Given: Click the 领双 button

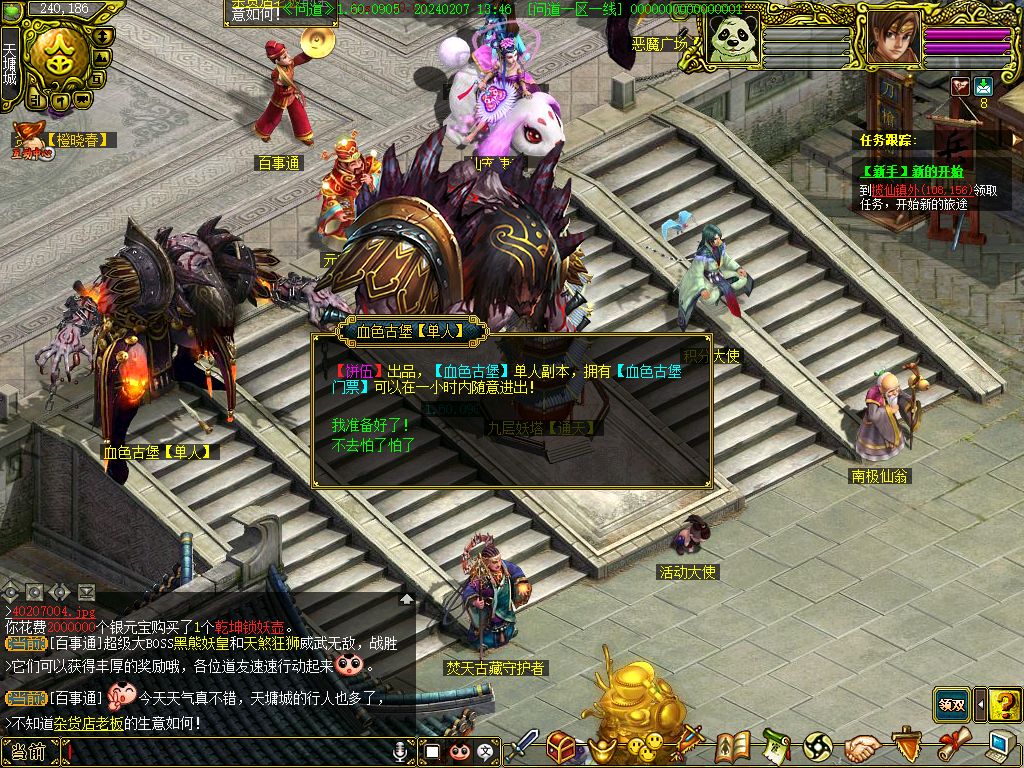Looking at the screenshot, I should tap(951, 704).
